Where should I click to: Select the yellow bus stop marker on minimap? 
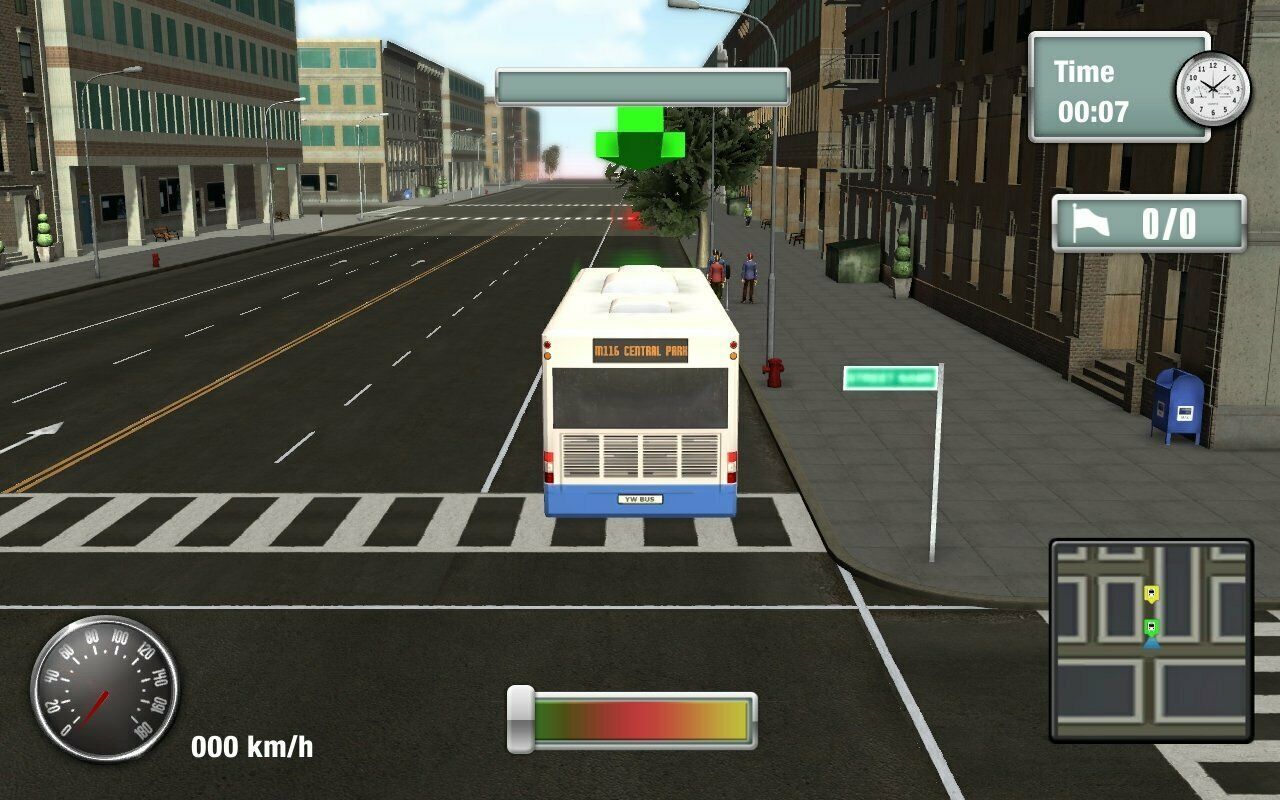(x=1152, y=595)
